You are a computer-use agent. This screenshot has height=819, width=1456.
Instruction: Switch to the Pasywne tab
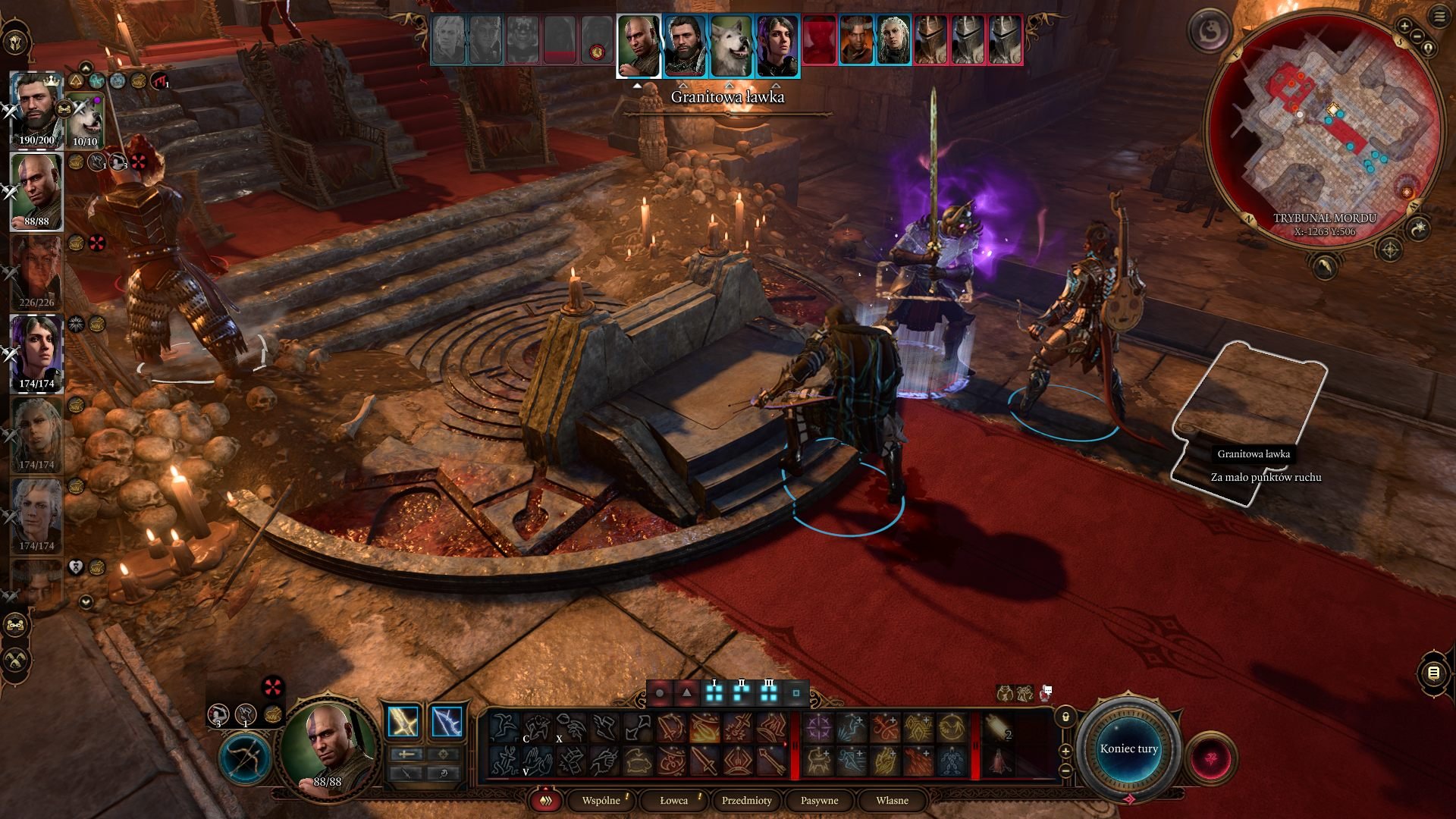coord(819,800)
